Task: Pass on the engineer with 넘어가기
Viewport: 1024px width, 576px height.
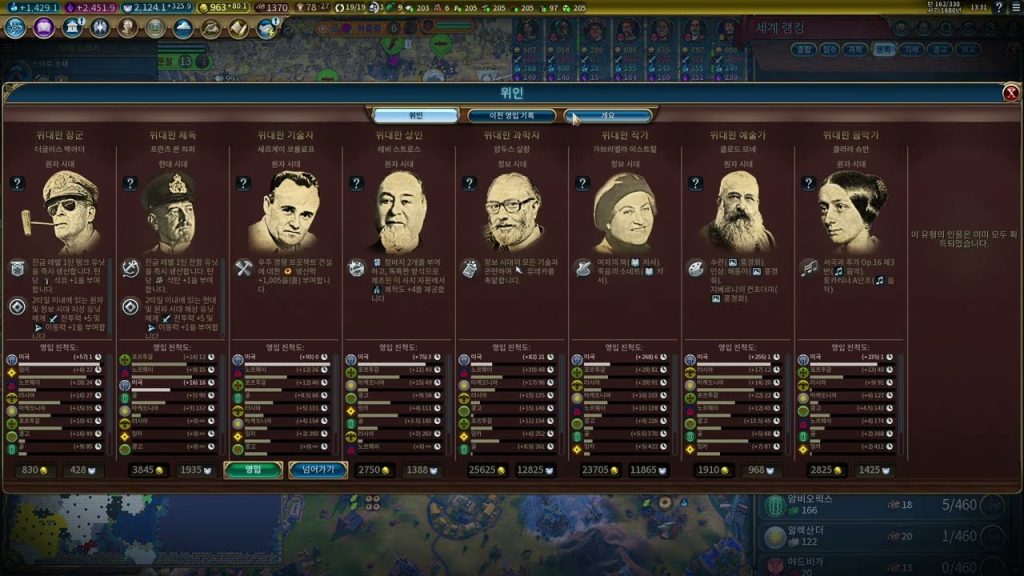Action: pyautogui.click(x=318, y=469)
